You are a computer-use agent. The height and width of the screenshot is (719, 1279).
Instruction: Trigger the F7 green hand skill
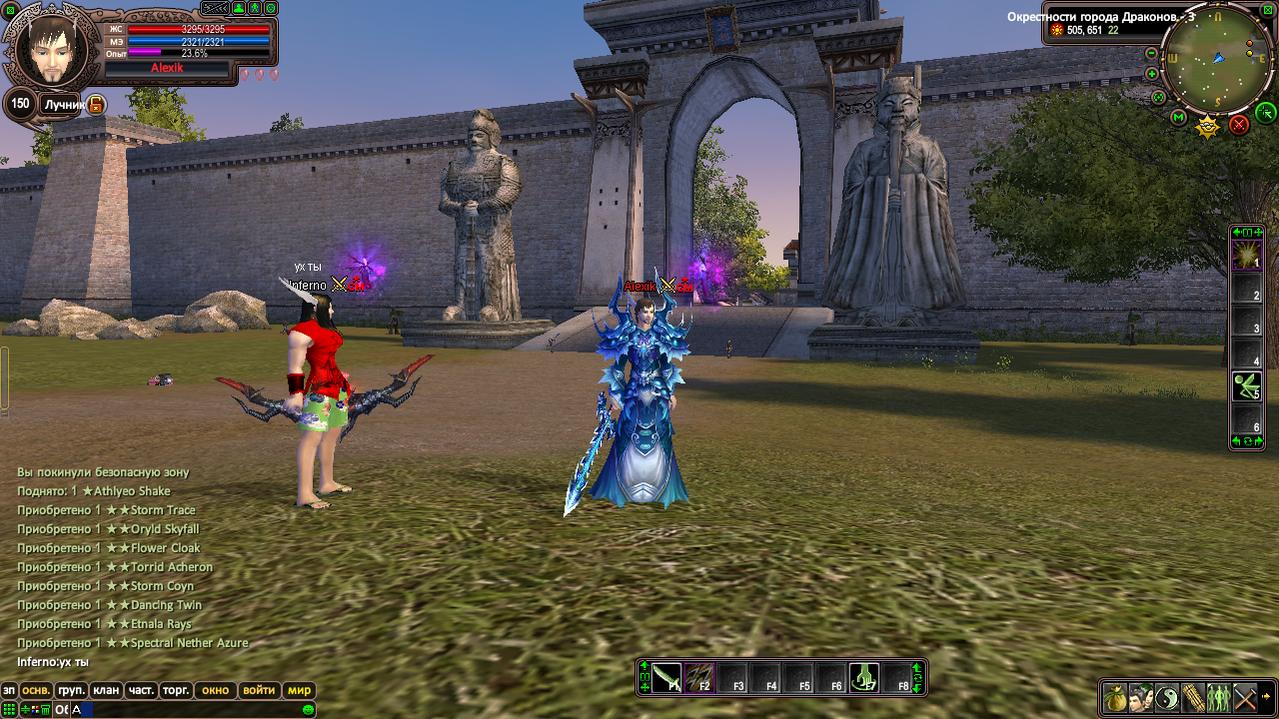pyautogui.click(x=864, y=677)
